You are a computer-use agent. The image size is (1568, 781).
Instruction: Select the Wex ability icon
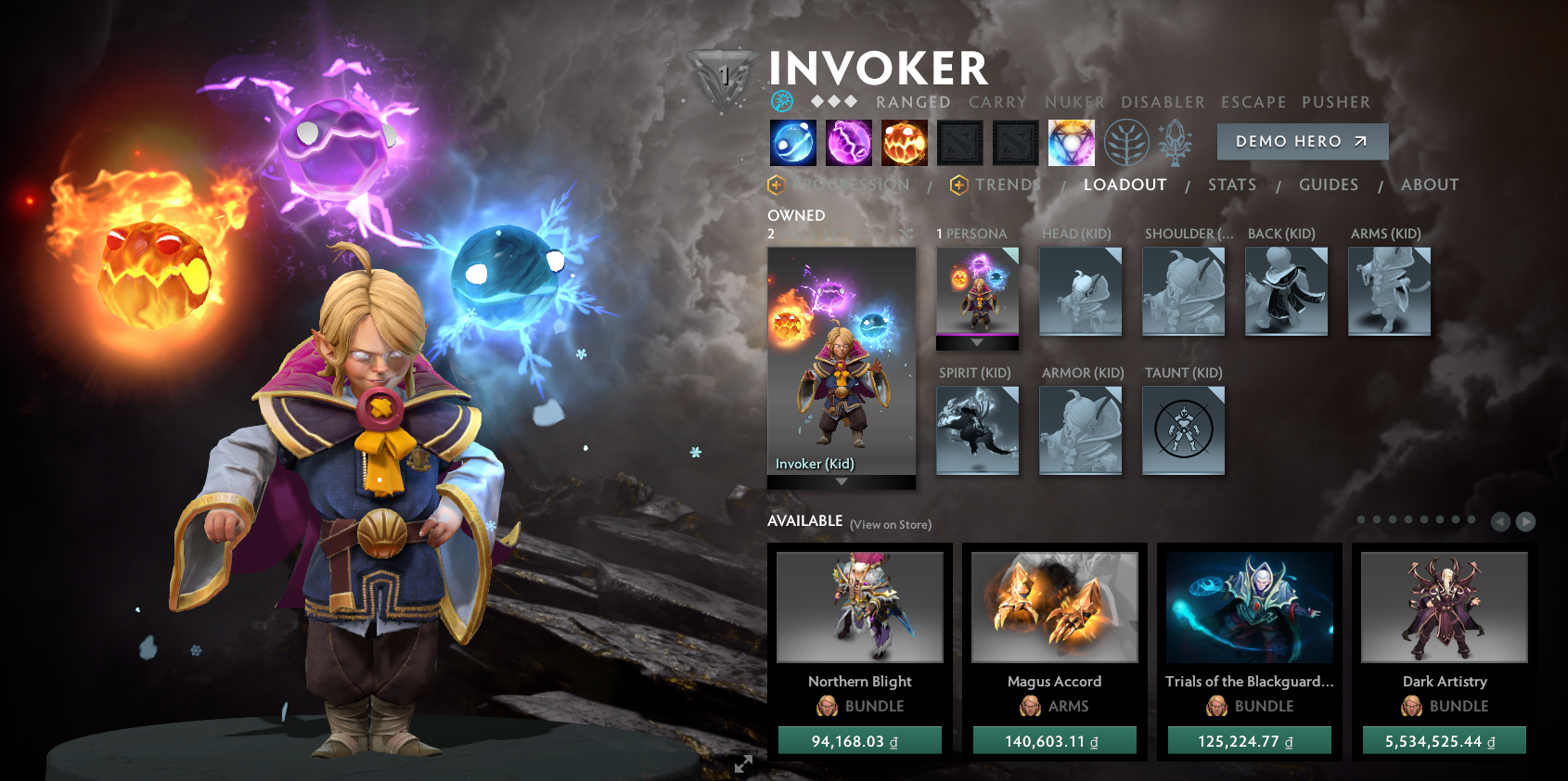[849, 142]
